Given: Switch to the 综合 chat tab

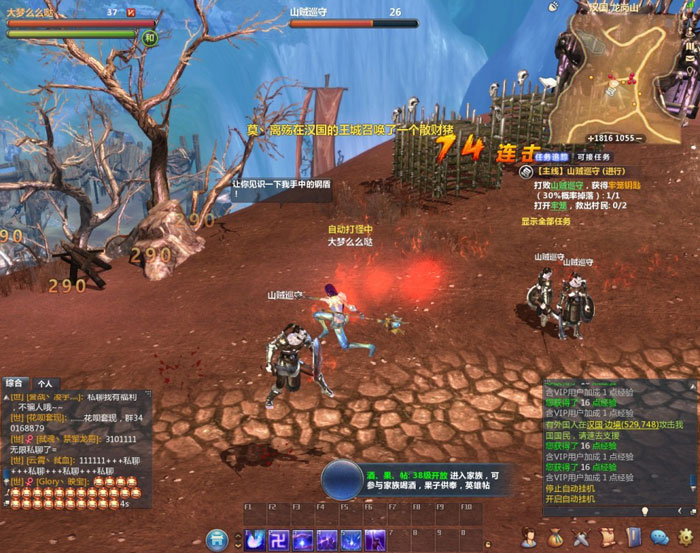Looking at the screenshot, I should 14,382.
